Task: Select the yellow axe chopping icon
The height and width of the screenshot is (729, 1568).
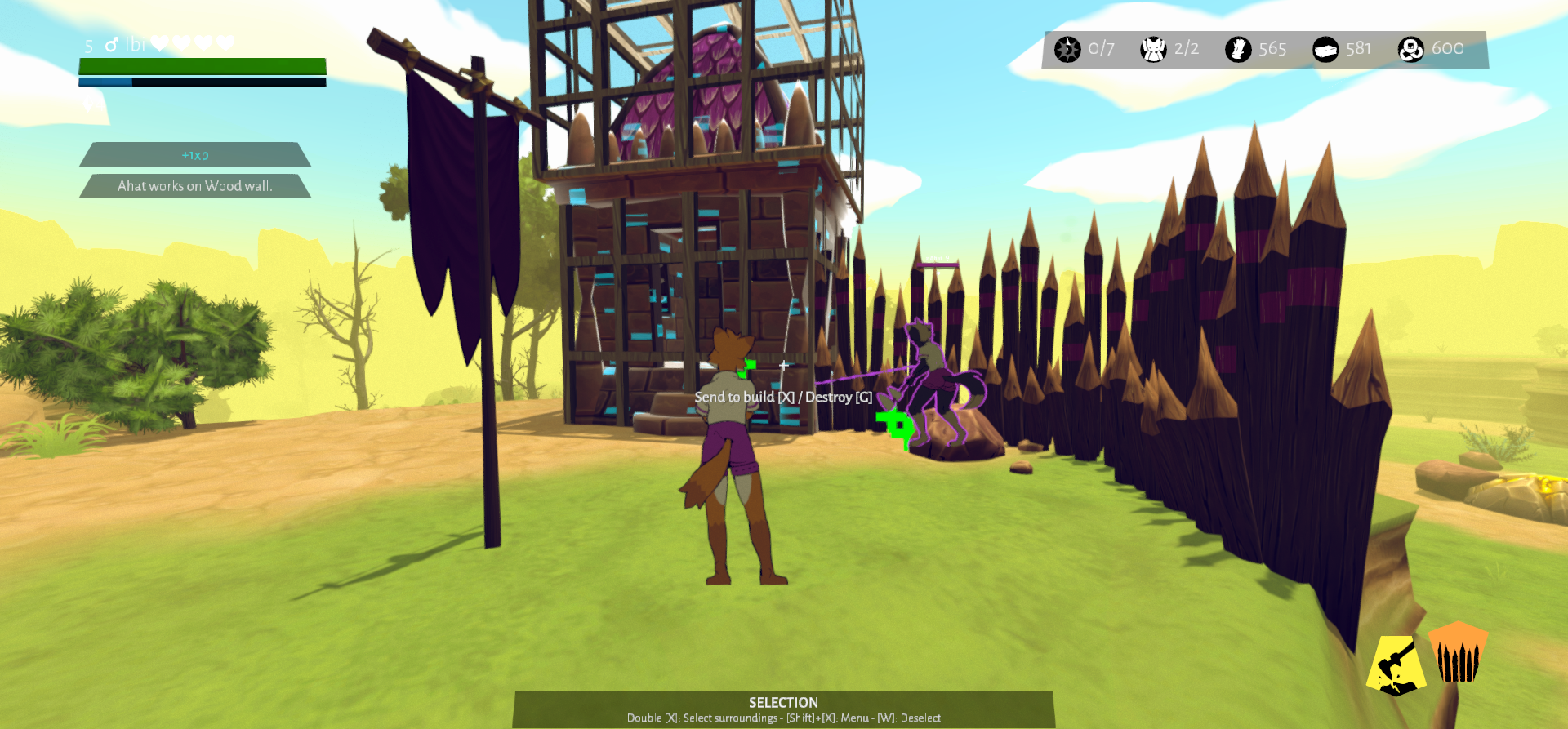Action: tap(1396, 665)
